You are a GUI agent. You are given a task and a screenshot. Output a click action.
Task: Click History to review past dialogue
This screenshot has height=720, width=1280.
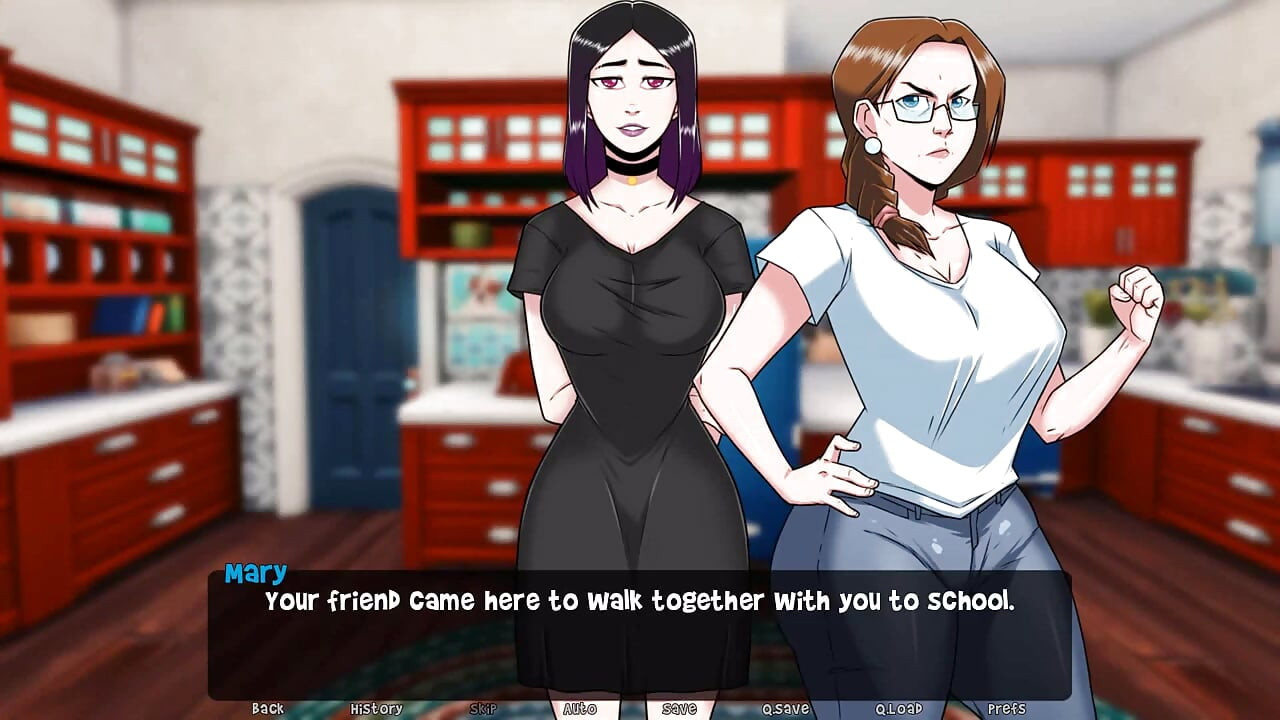pos(377,708)
